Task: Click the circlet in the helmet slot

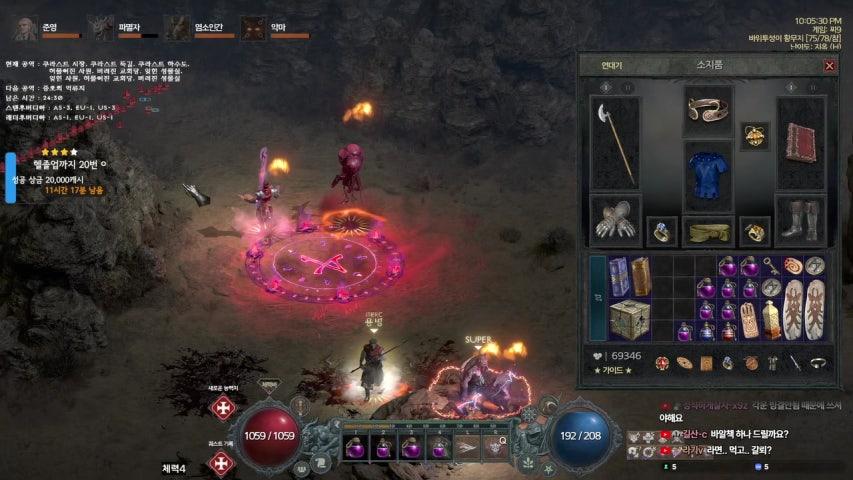Action: (708, 109)
